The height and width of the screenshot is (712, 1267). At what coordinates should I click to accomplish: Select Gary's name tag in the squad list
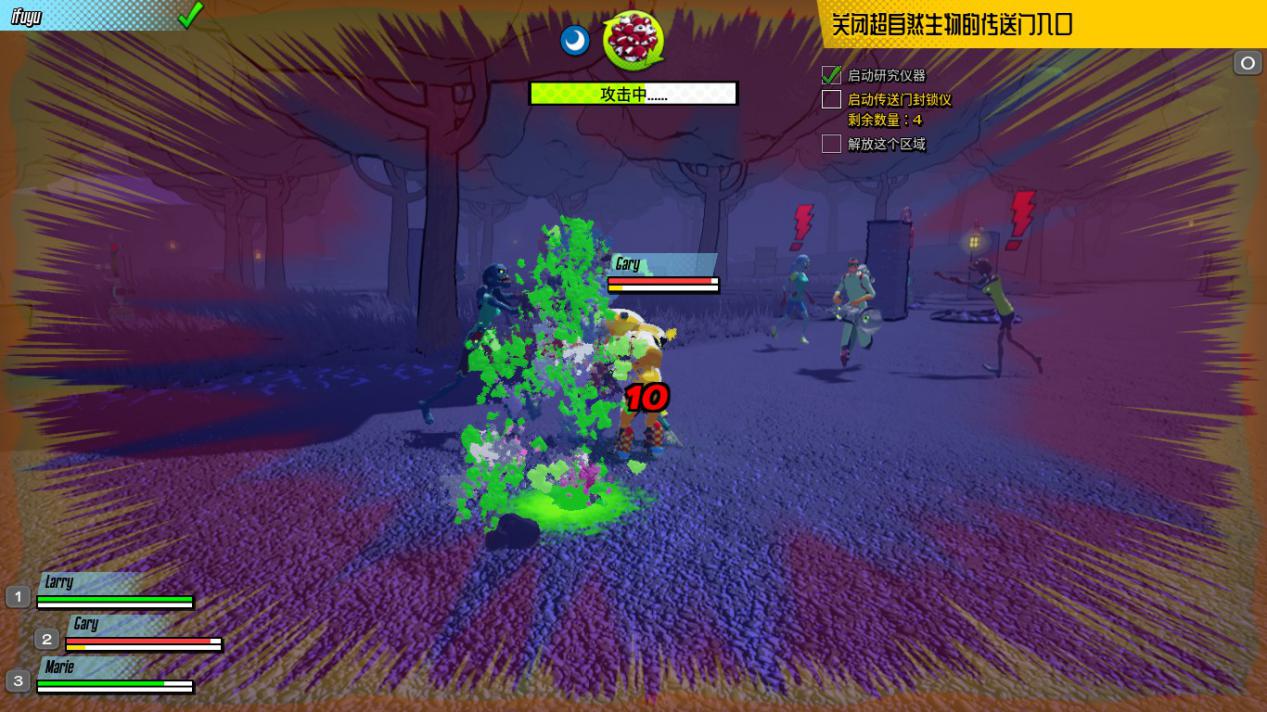86,624
